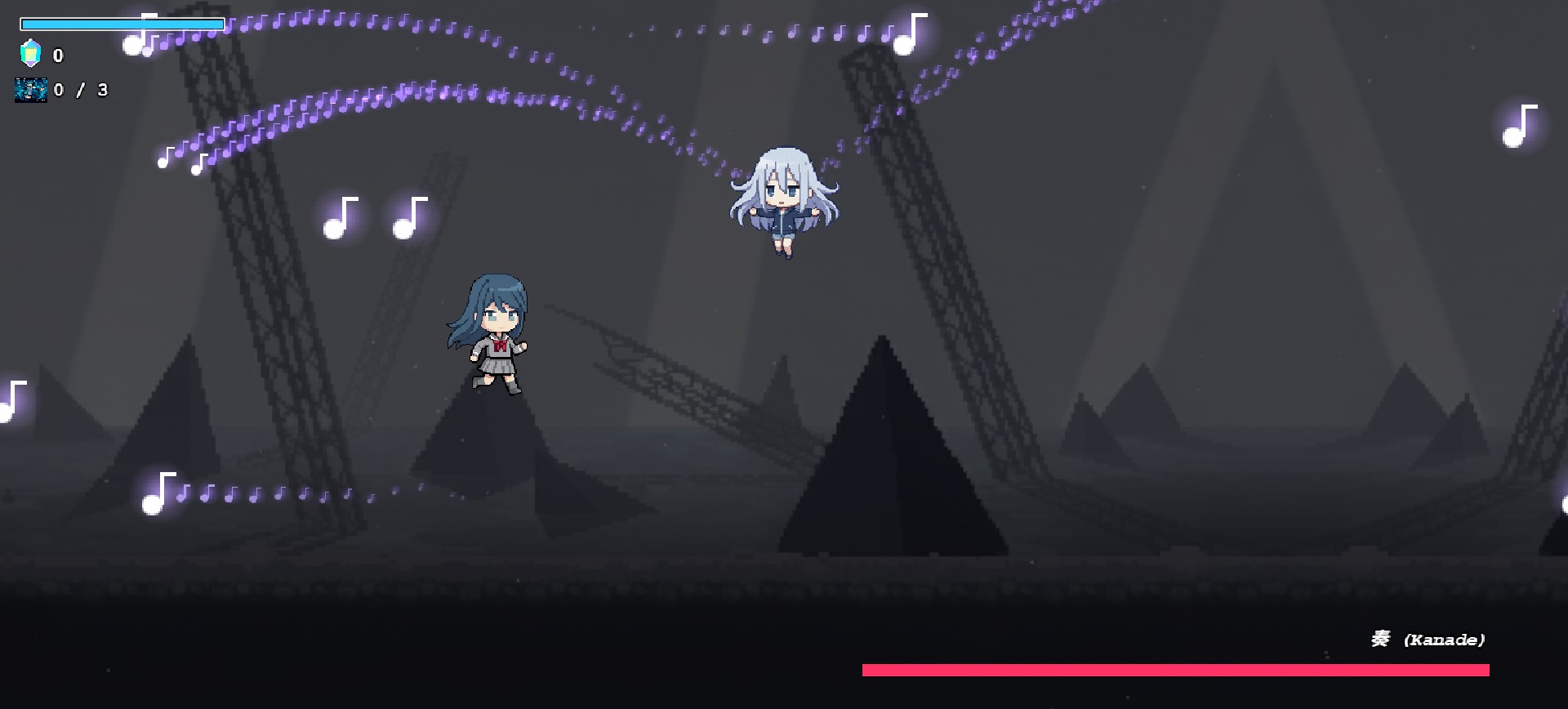
Task: Click the crystal counter reading 0
Action: point(57,55)
